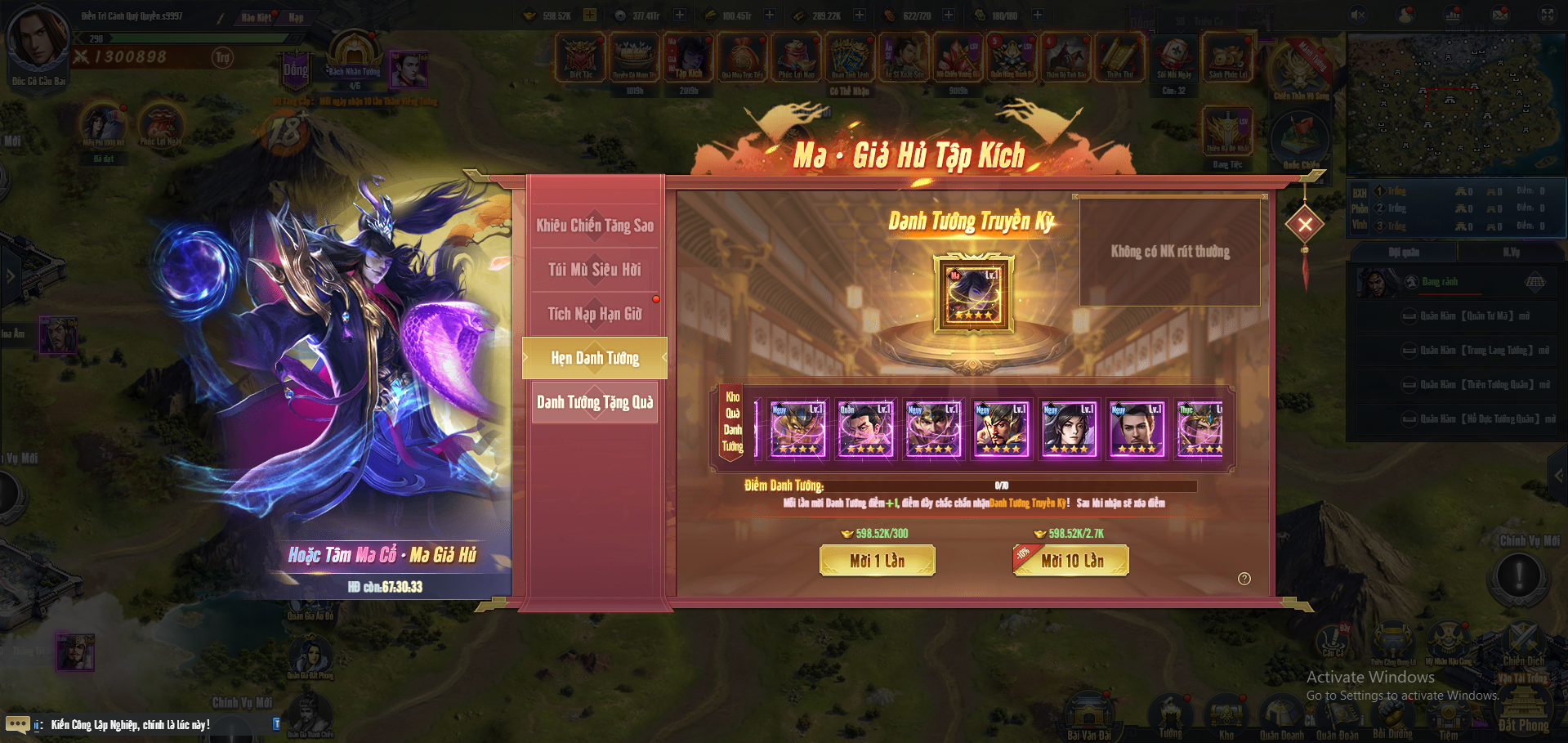The image size is (1568, 743).
Task: Close the Ma Giả Hủ Tập Kích window
Action: [1305, 224]
